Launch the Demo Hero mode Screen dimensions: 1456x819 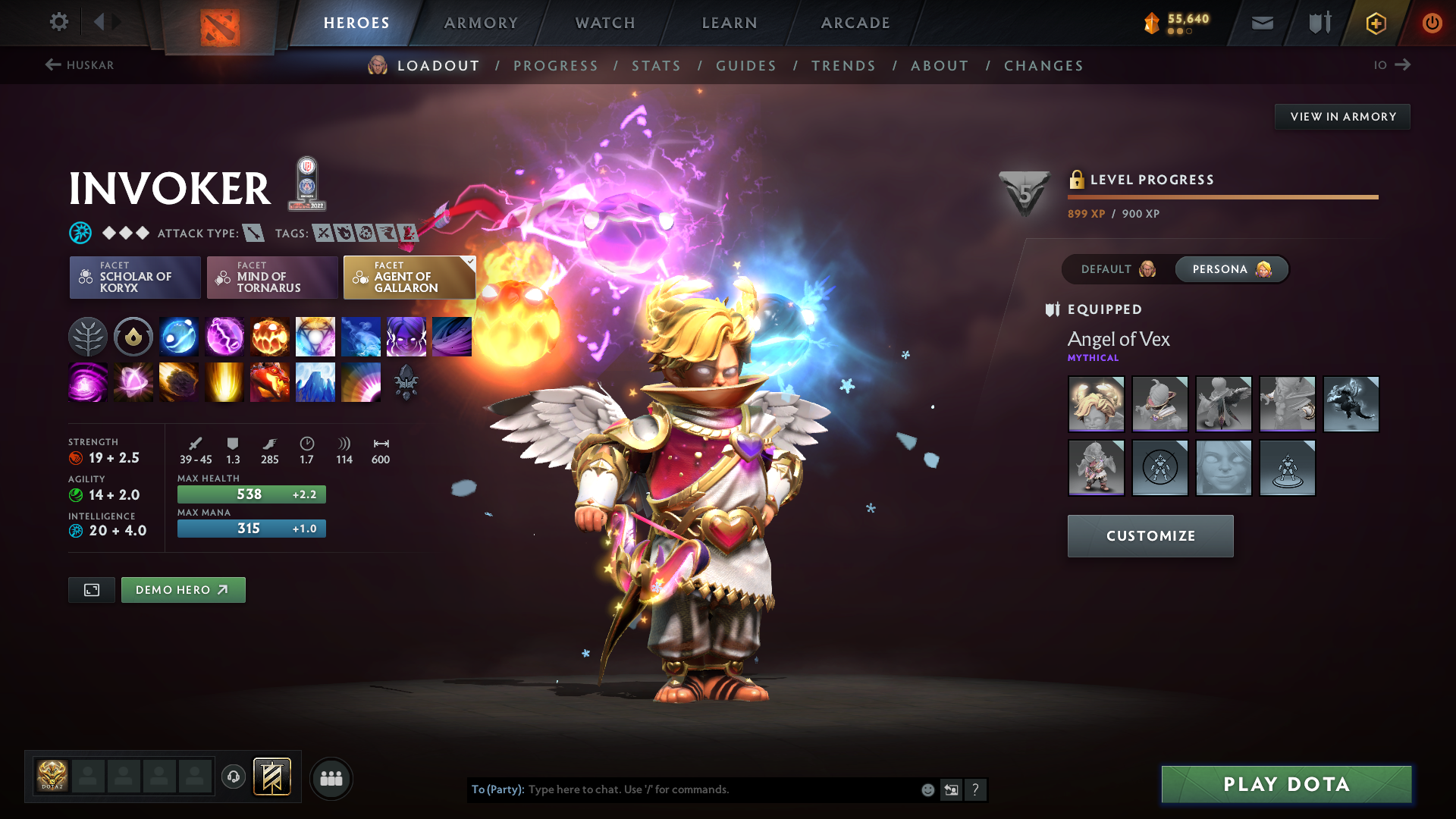pyautogui.click(x=183, y=590)
